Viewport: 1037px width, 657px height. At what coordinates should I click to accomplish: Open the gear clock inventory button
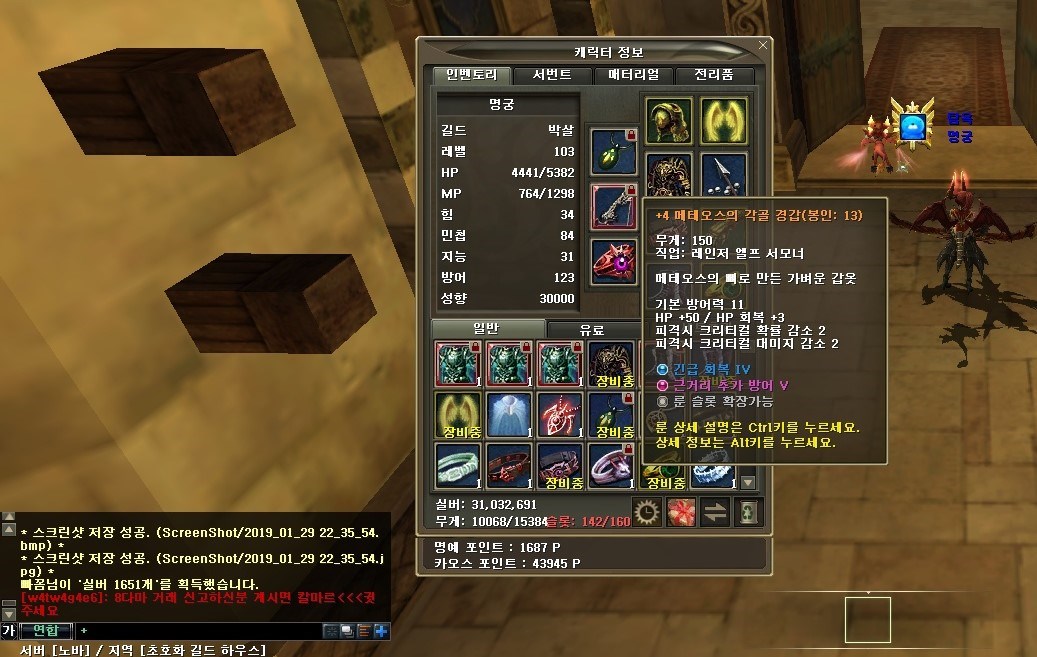point(647,512)
